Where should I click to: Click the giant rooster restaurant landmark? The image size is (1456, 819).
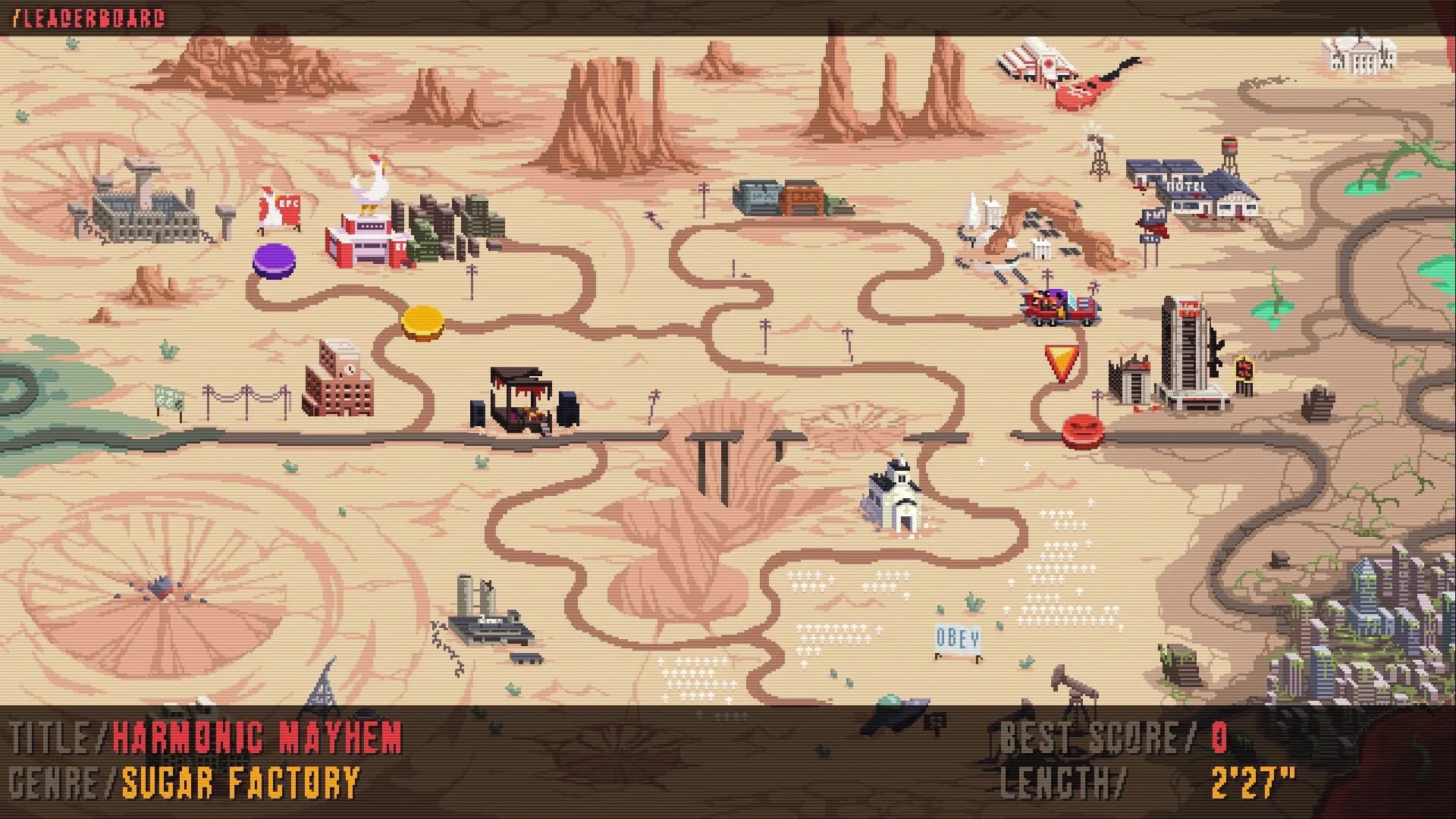click(369, 212)
